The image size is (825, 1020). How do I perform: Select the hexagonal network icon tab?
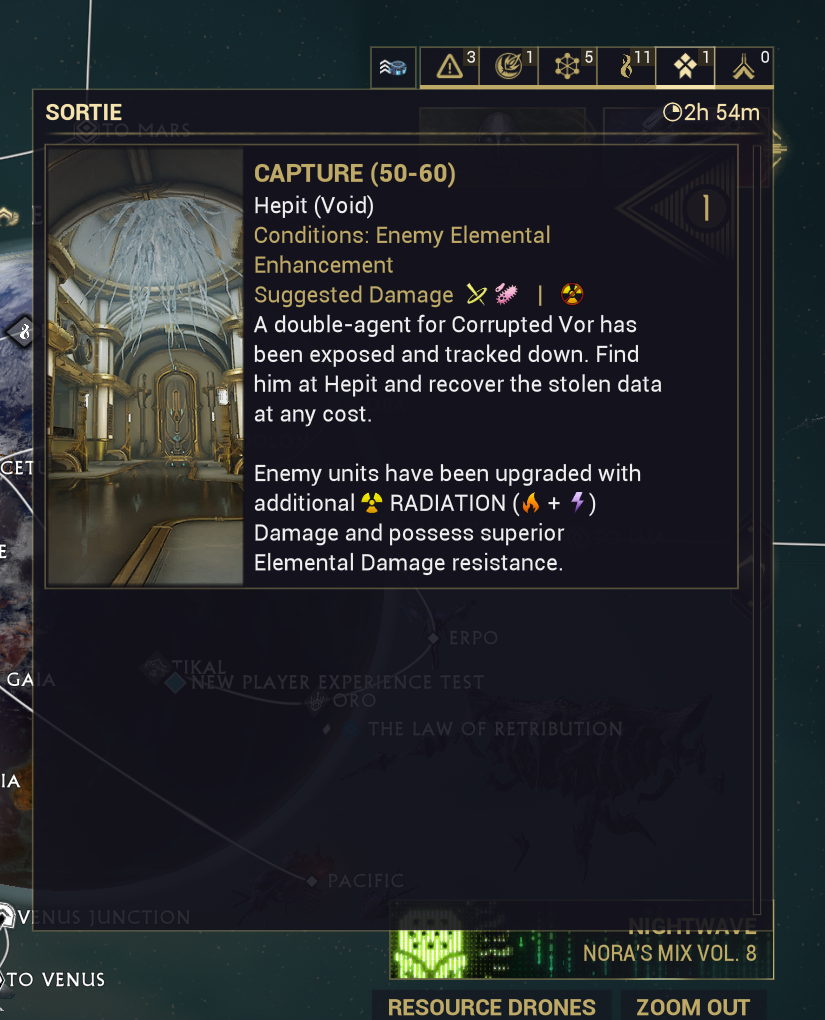pyautogui.click(x=568, y=67)
